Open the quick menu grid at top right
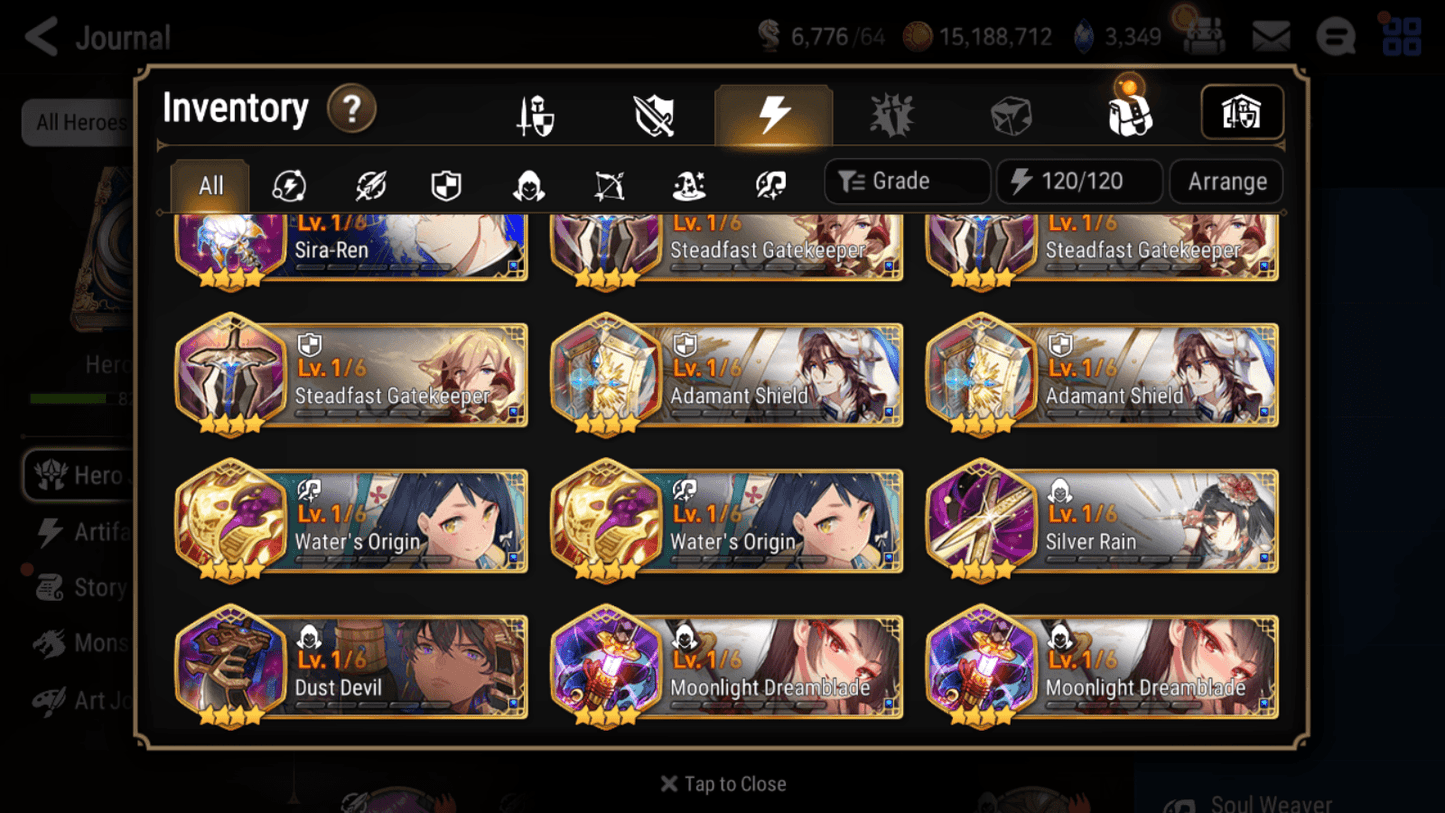Viewport: 1445px width, 813px height. click(x=1402, y=34)
